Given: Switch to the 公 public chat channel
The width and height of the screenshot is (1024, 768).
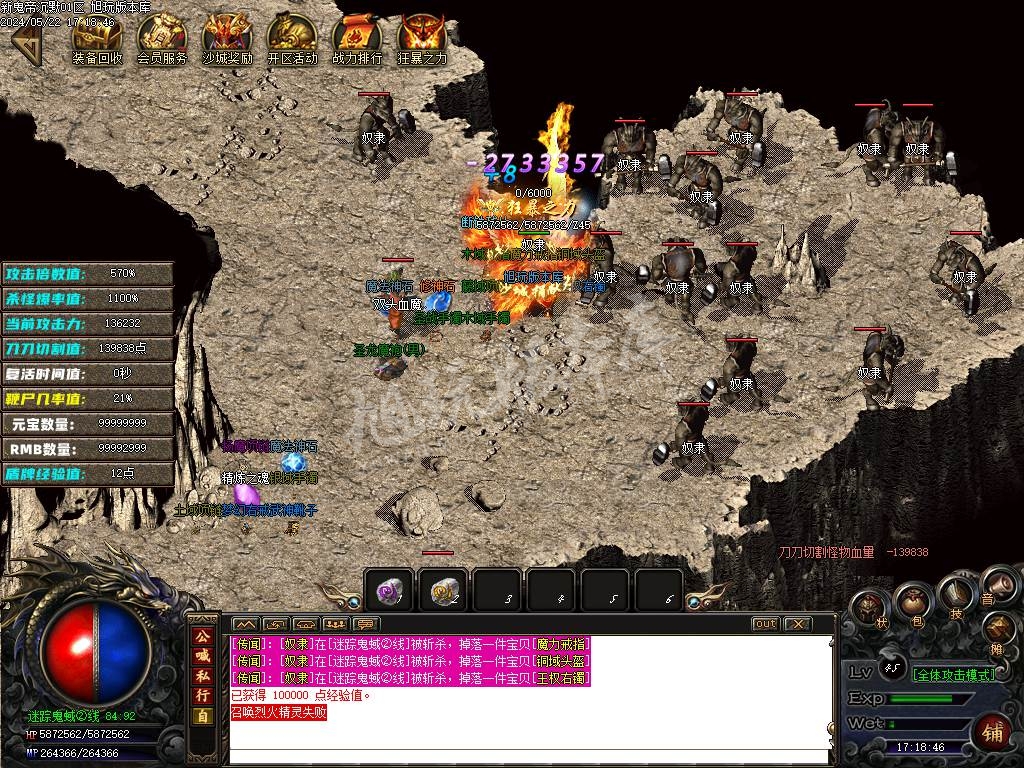Looking at the screenshot, I should pyautogui.click(x=202, y=635).
